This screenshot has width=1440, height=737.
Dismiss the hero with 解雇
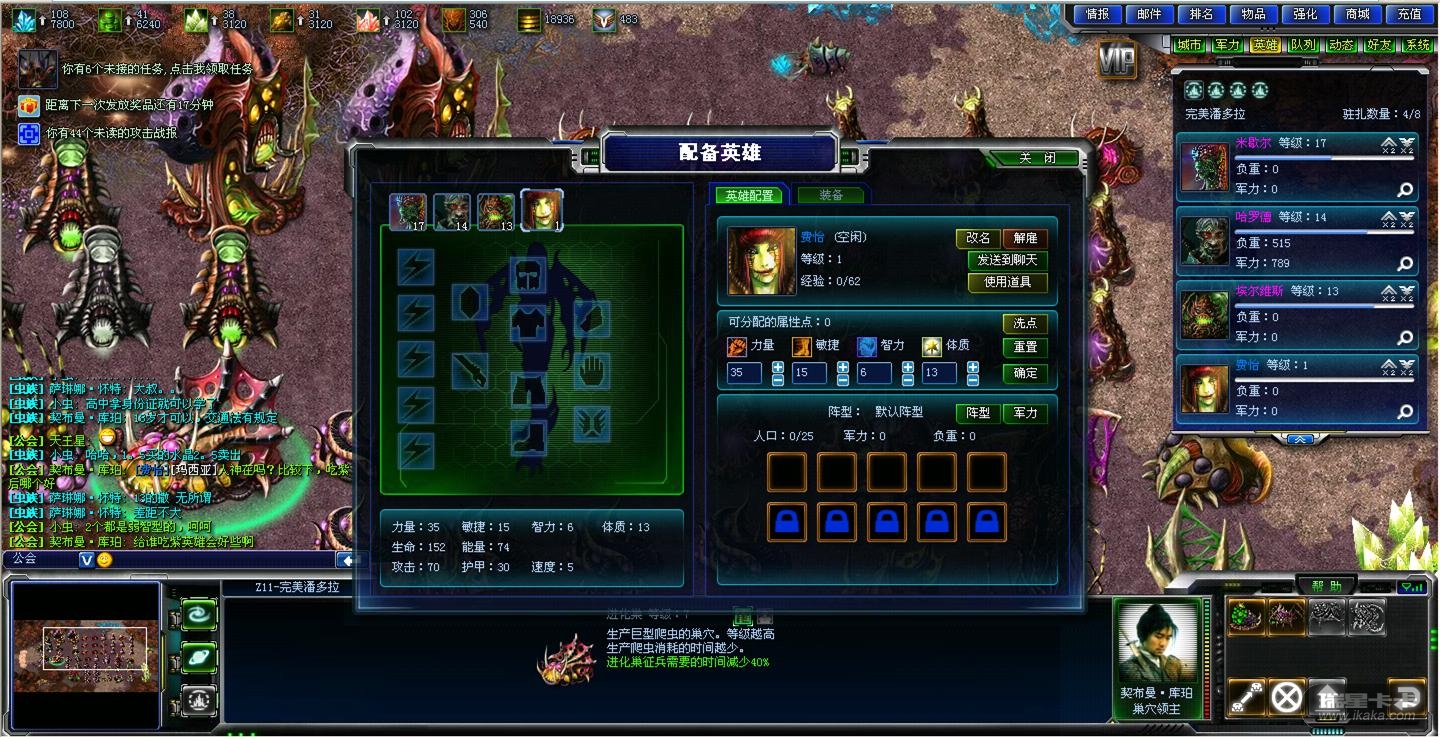[x=1025, y=238]
